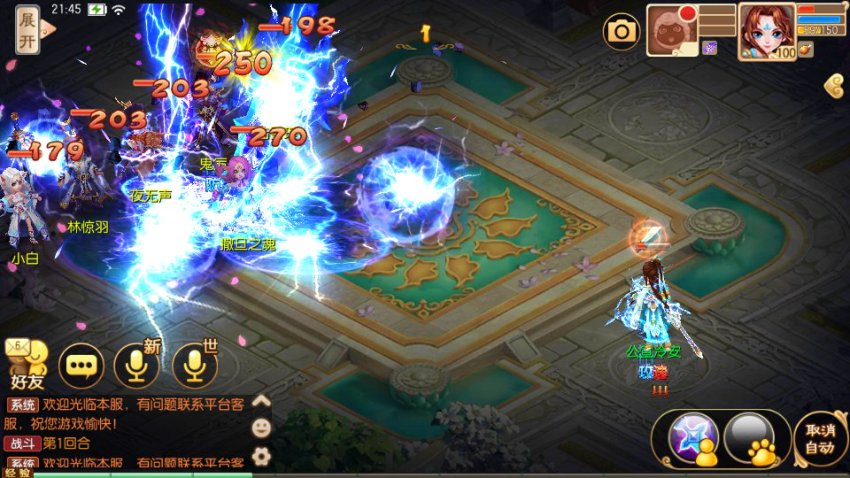Open the chat message log
850x478 pixels.
[x=125, y=432]
